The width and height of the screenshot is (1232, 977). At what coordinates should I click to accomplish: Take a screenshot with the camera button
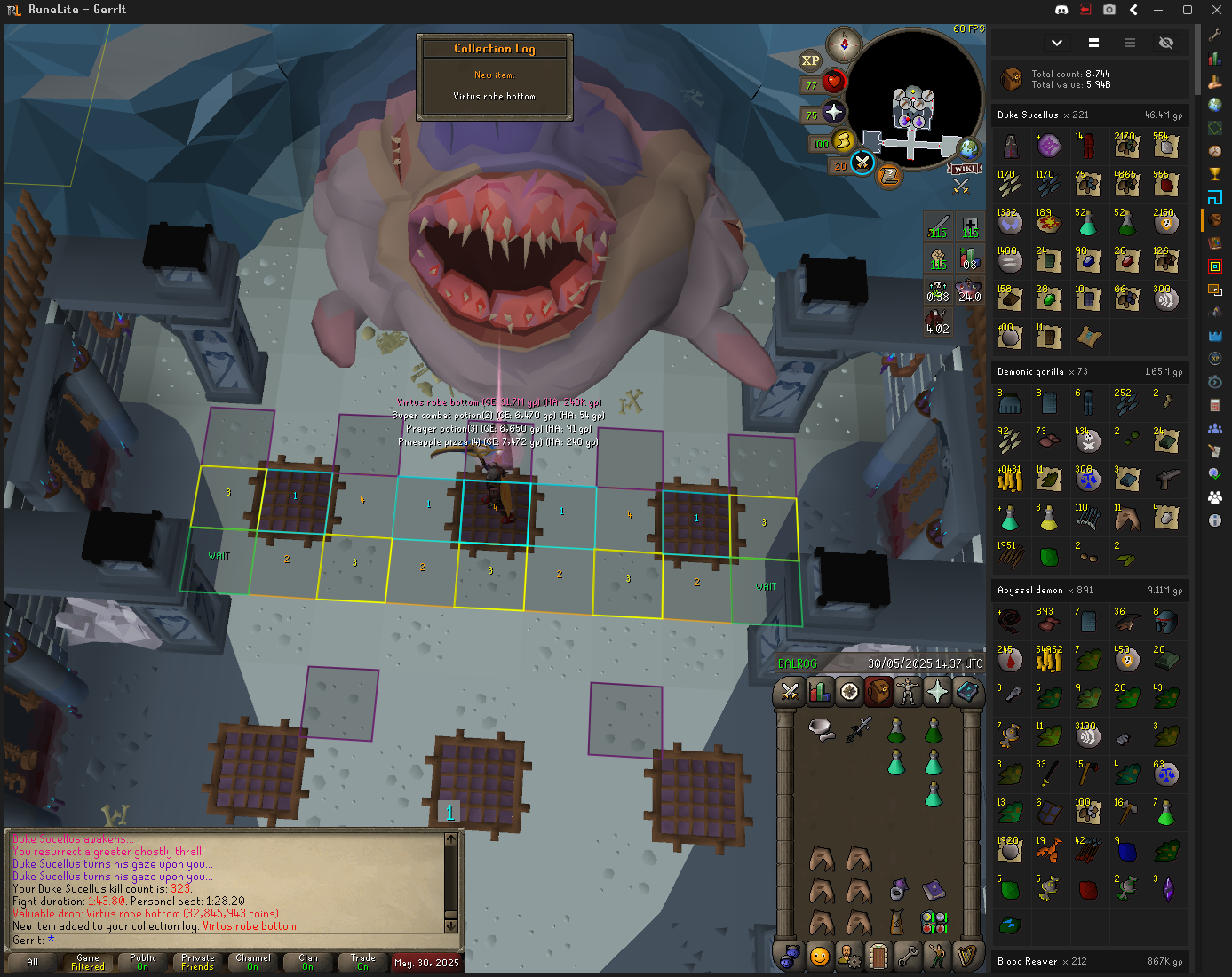[x=1109, y=10]
